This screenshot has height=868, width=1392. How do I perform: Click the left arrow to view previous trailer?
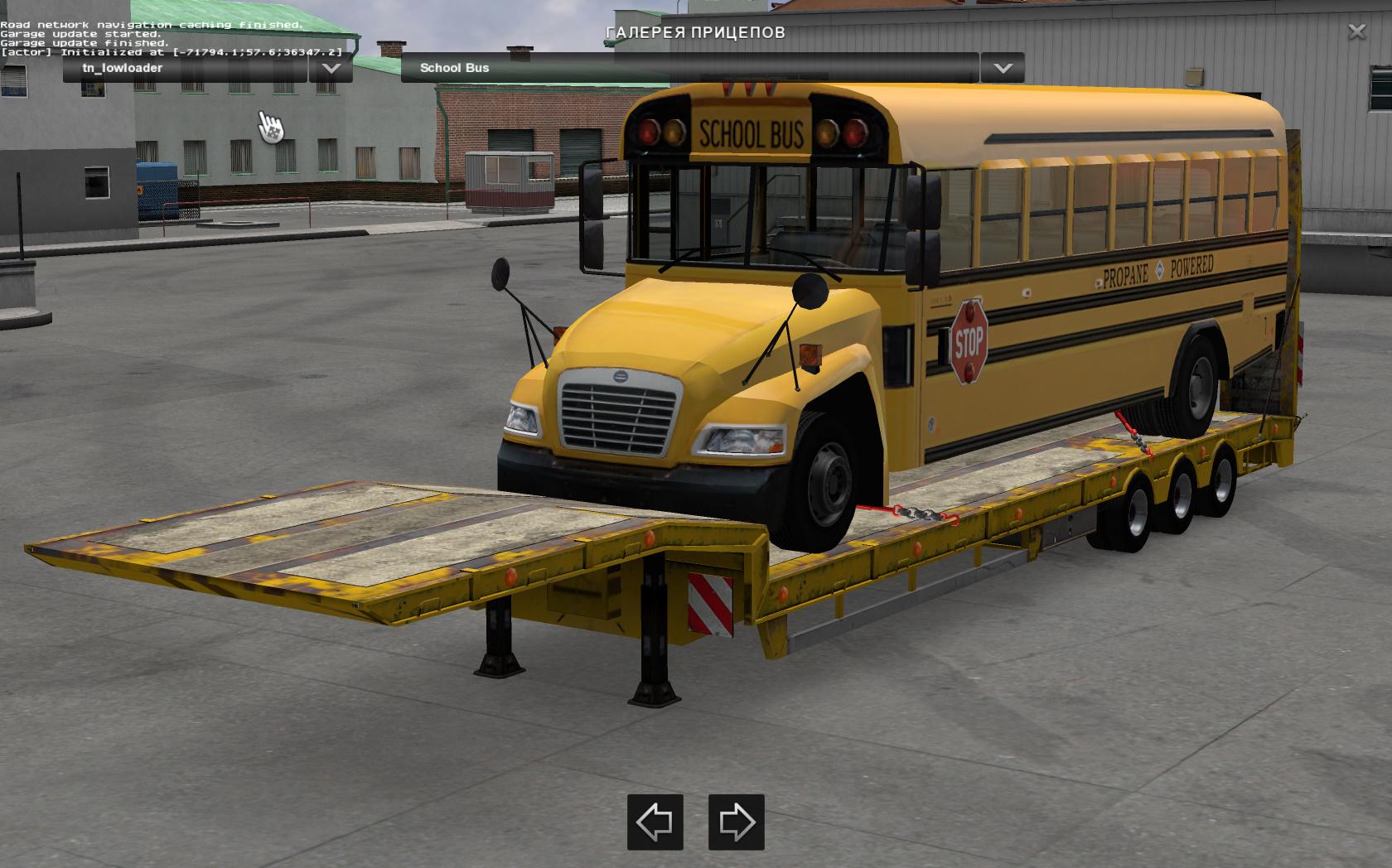click(x=655, y=823)
